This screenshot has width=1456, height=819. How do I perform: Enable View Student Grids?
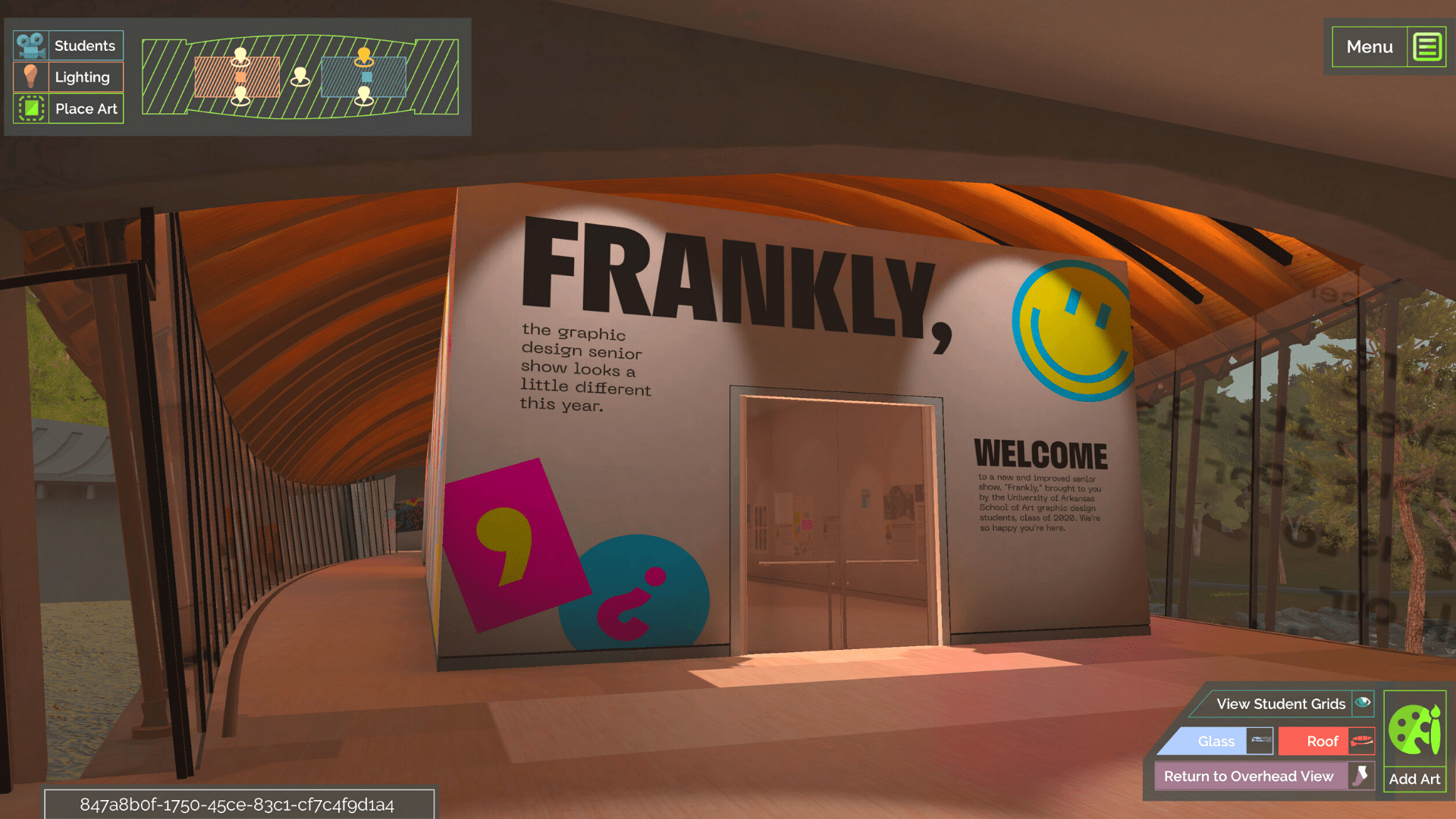(1282, 704)
